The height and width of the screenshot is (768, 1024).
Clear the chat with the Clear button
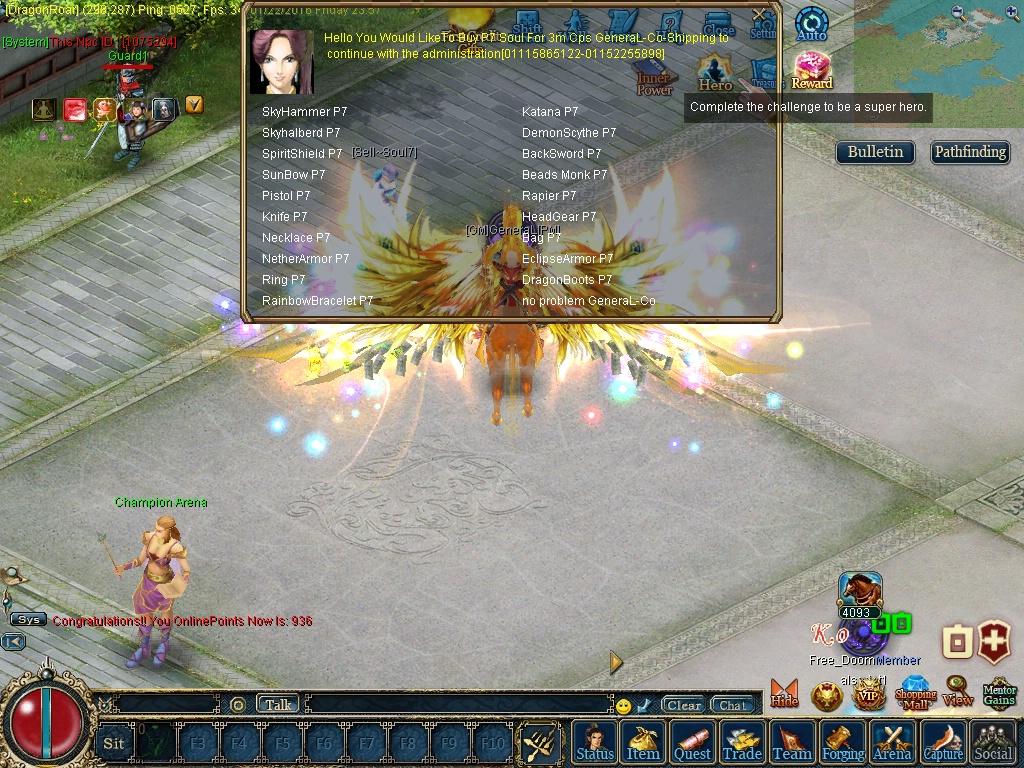684,705
